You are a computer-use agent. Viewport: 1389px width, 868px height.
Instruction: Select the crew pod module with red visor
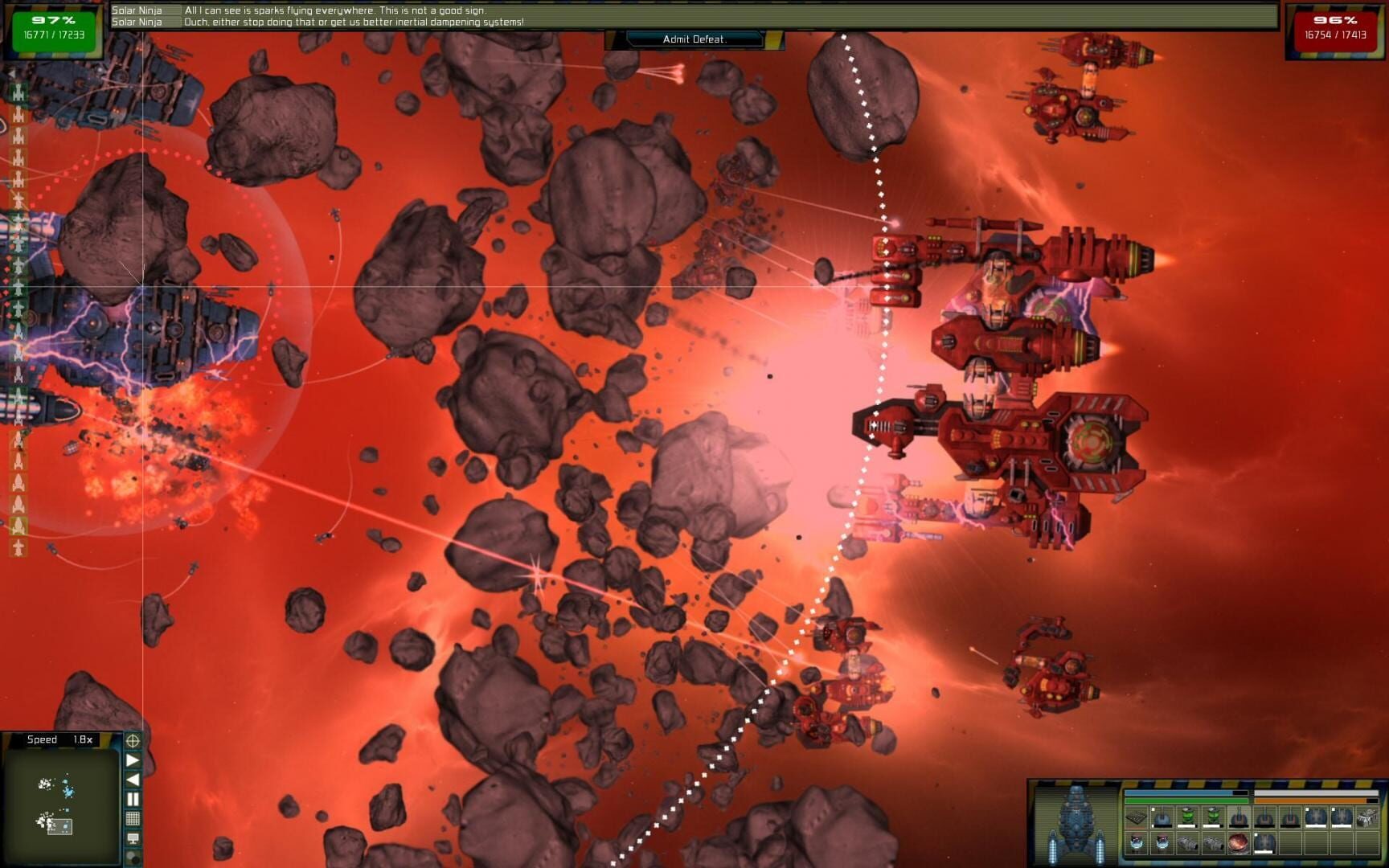tap(1136, 841)
